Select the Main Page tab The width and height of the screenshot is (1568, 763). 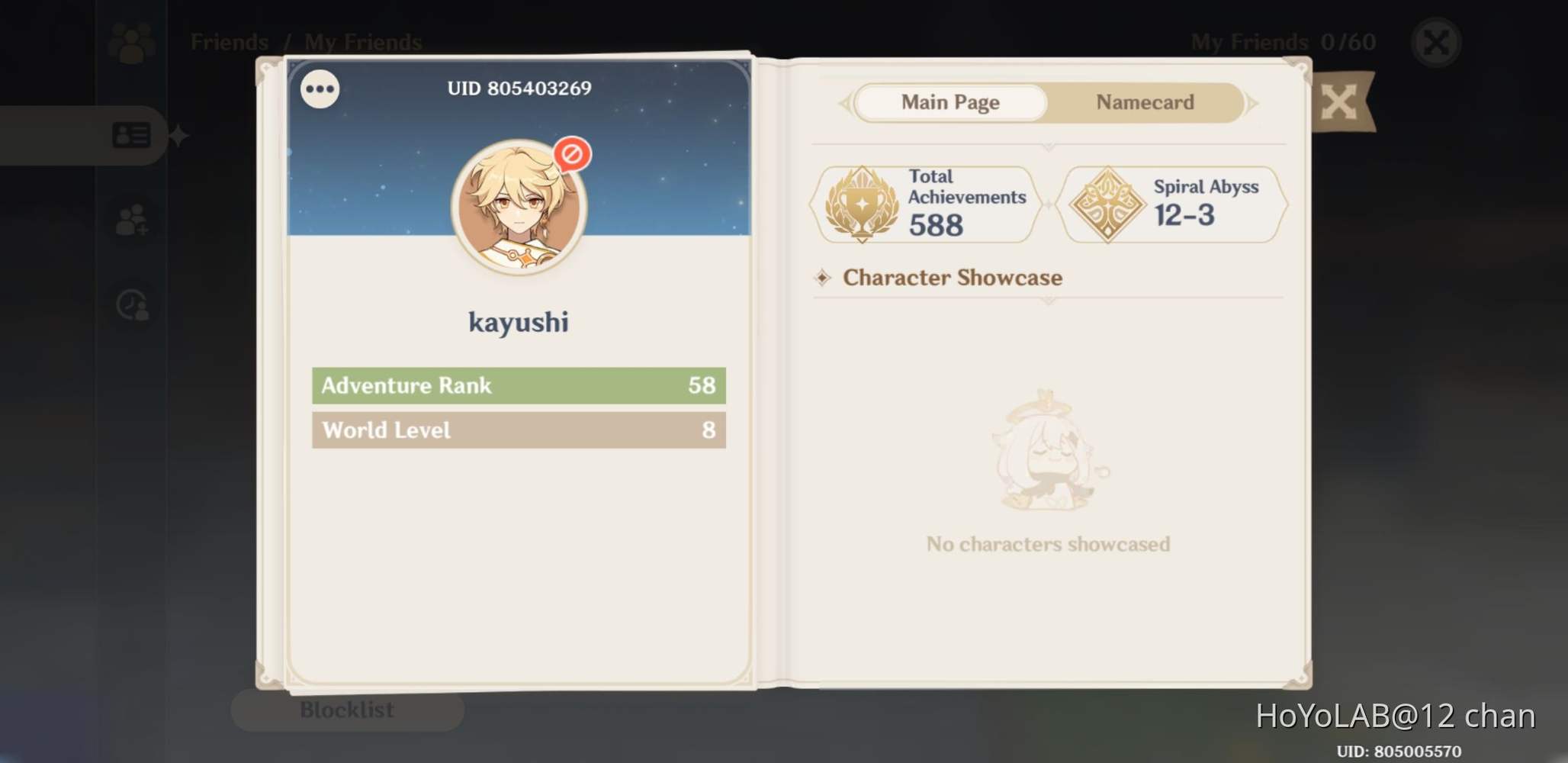[x=950, y=102]
